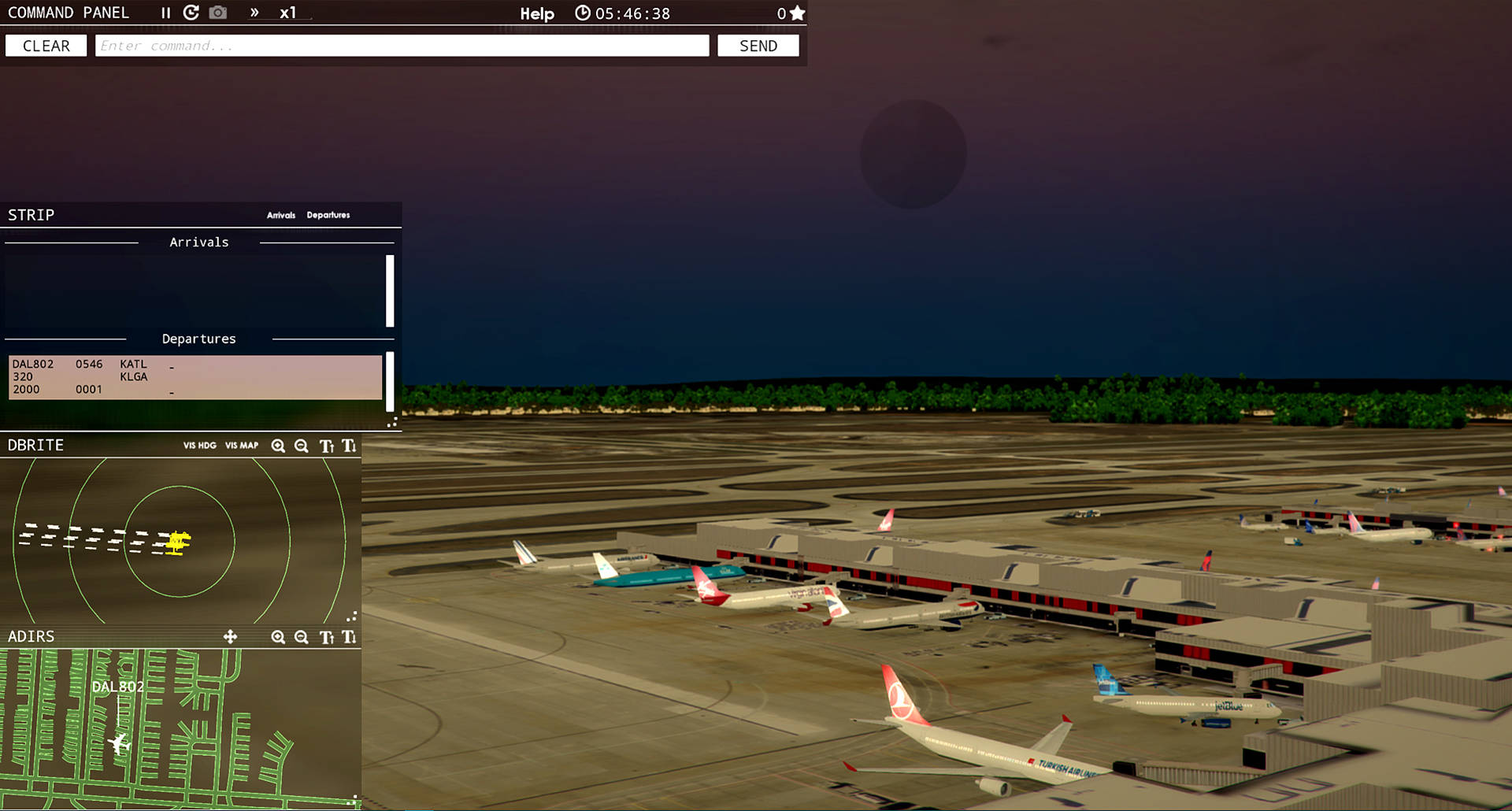The height and width of the screenshot is (811, 1512).
Task: Collapse the STRIP panel via its header
Action: (31, 214)
